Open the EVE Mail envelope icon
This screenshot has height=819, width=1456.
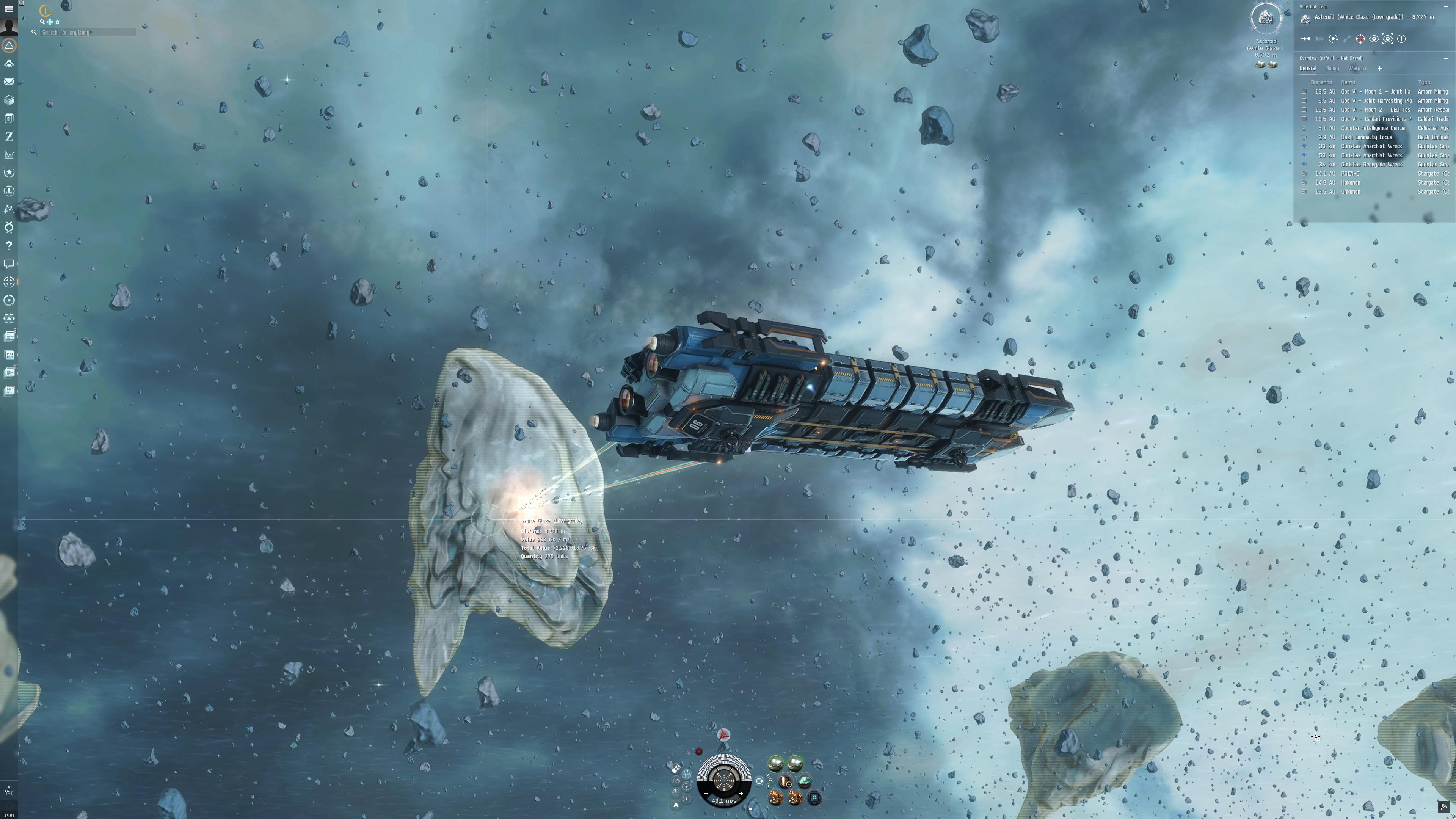[x=8, y=82]
